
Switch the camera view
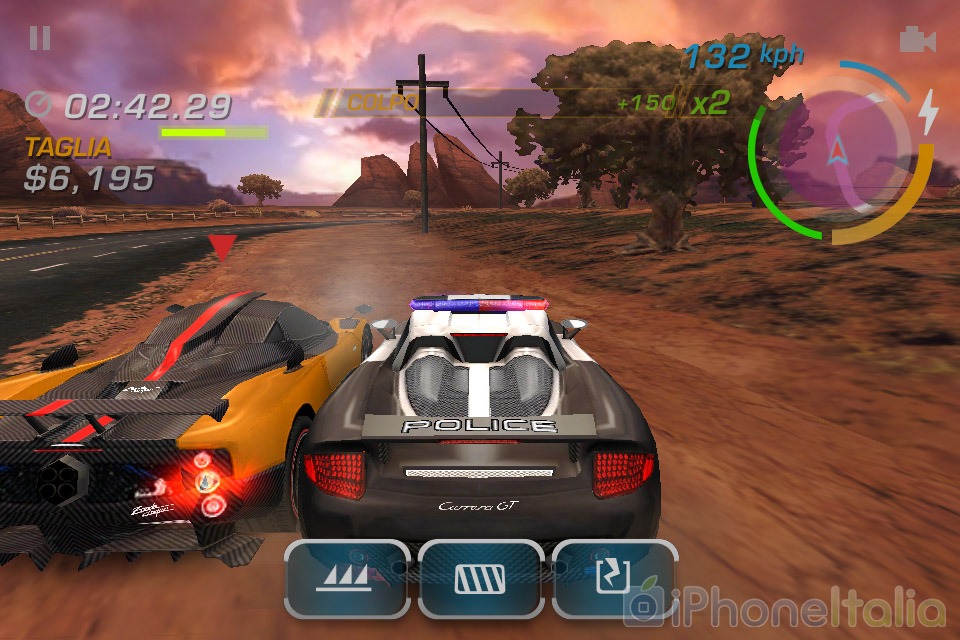(x=916, y=40)
